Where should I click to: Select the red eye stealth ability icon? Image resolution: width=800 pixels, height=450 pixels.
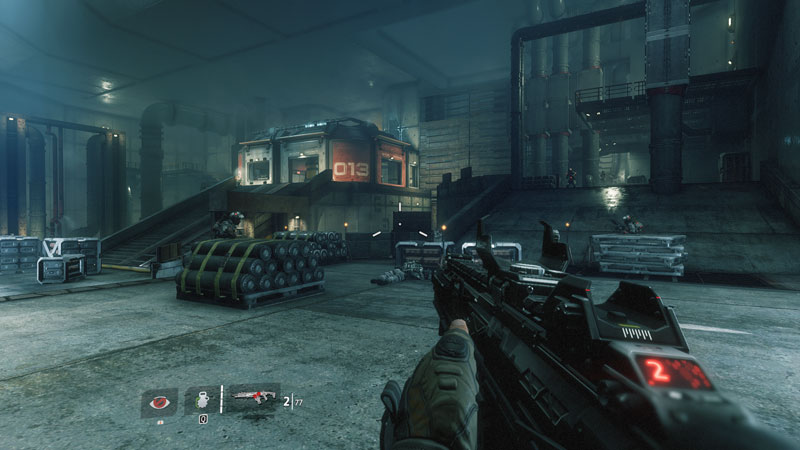point(159,401)
